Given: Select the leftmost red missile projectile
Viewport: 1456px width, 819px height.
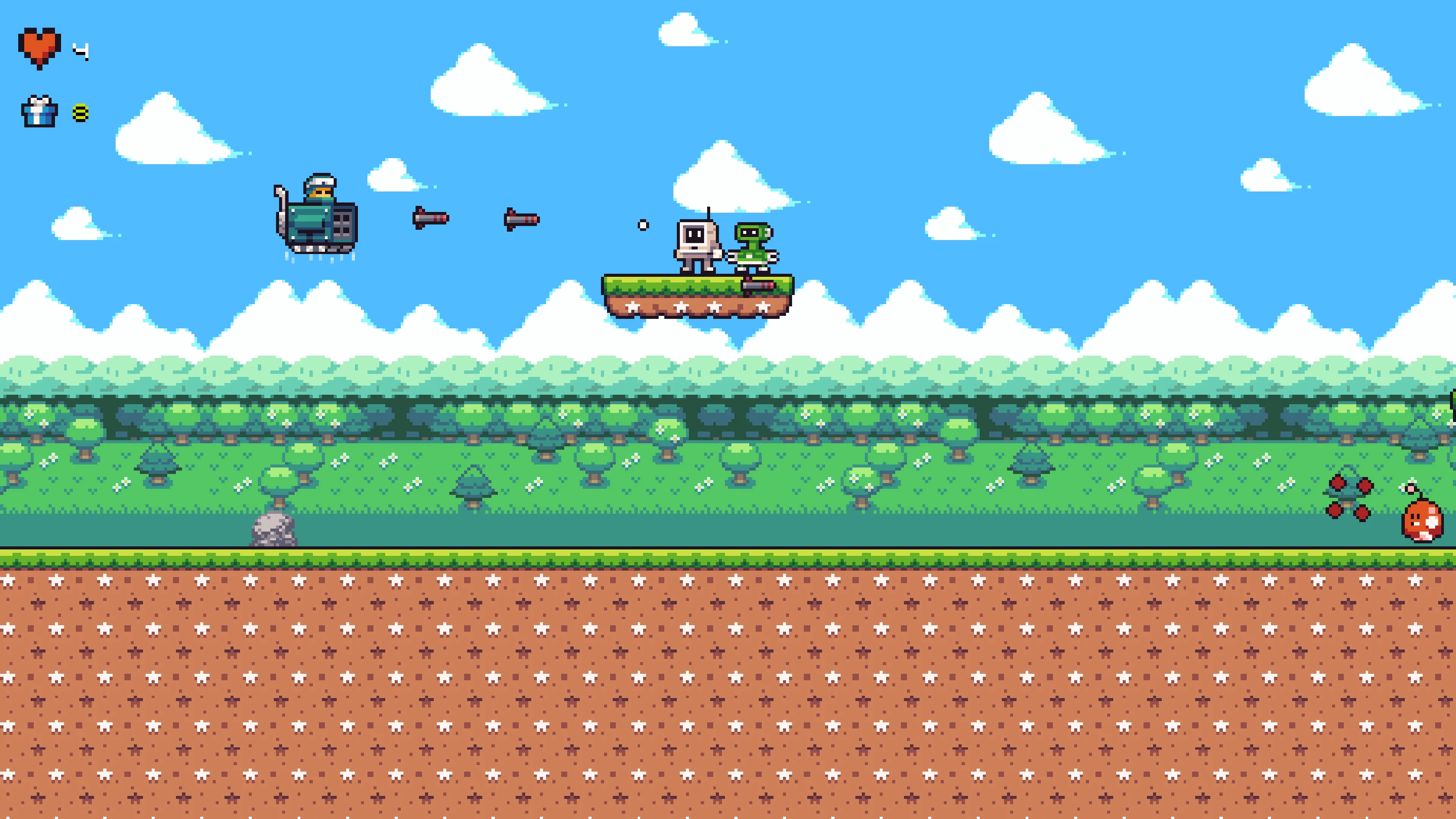Looking at the screenshot, I should 431,219.
